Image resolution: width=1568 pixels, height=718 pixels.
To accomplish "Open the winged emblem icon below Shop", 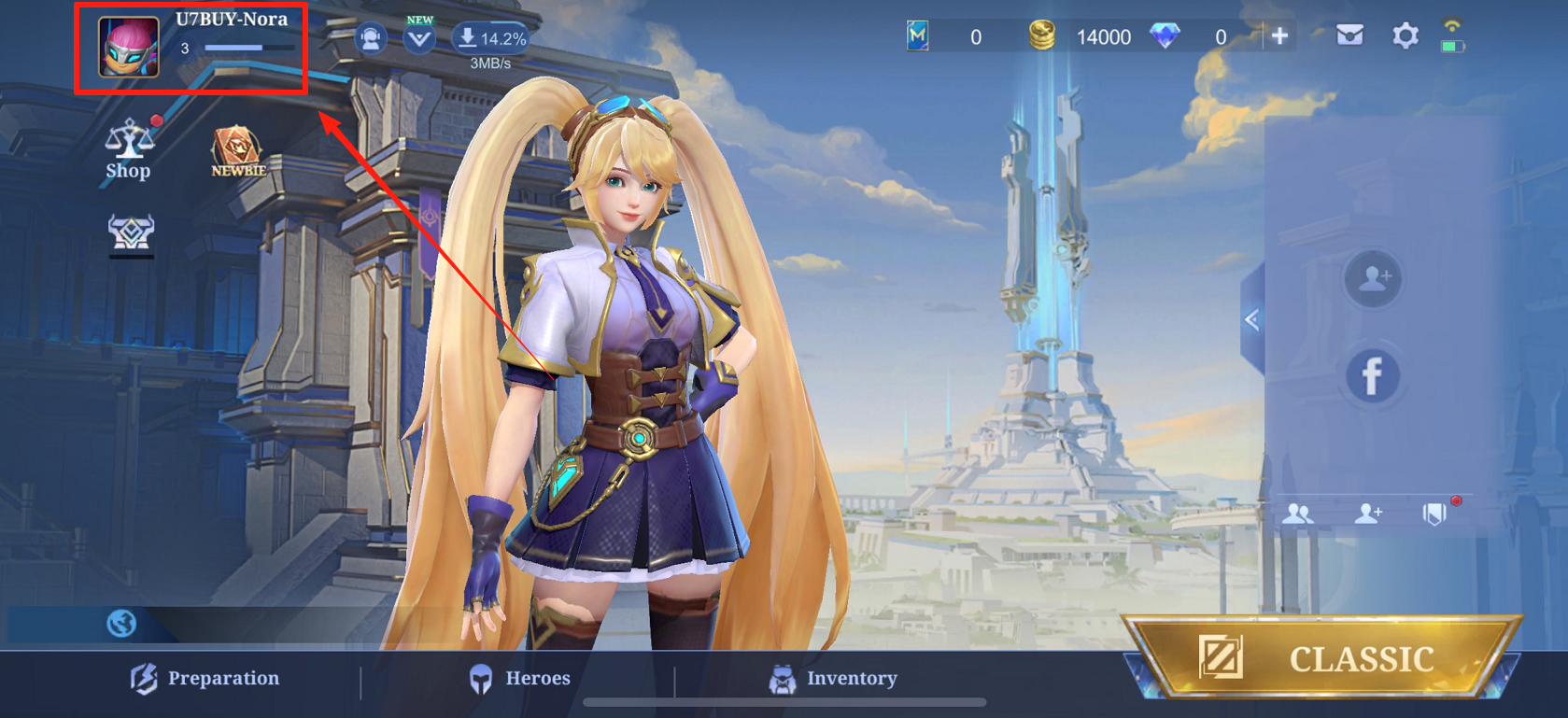I will [x=131, y=232].
